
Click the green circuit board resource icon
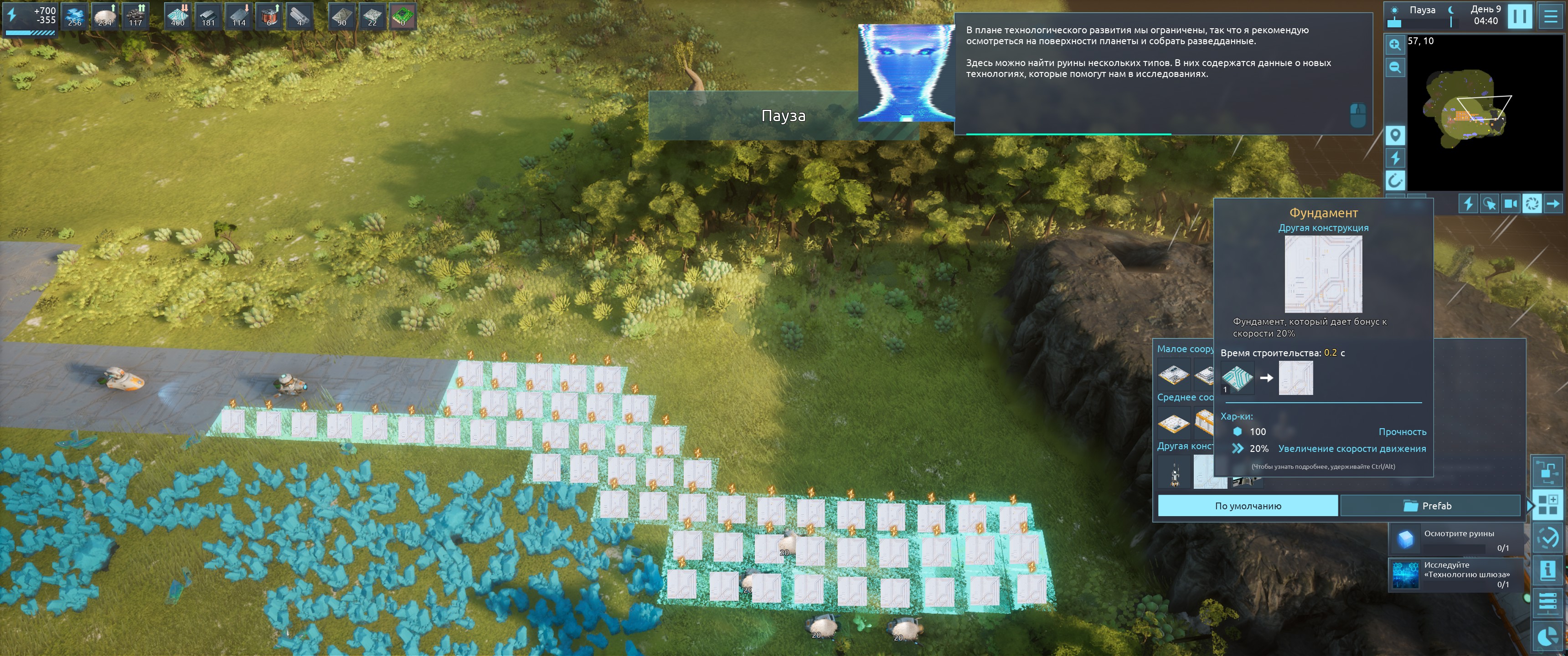coord(402,16)
